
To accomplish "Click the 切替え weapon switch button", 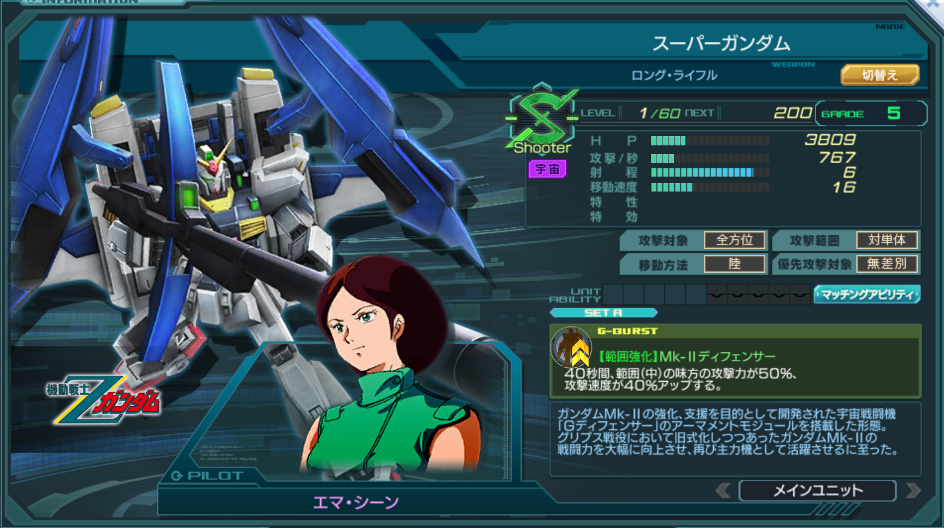I will [866, 75].
